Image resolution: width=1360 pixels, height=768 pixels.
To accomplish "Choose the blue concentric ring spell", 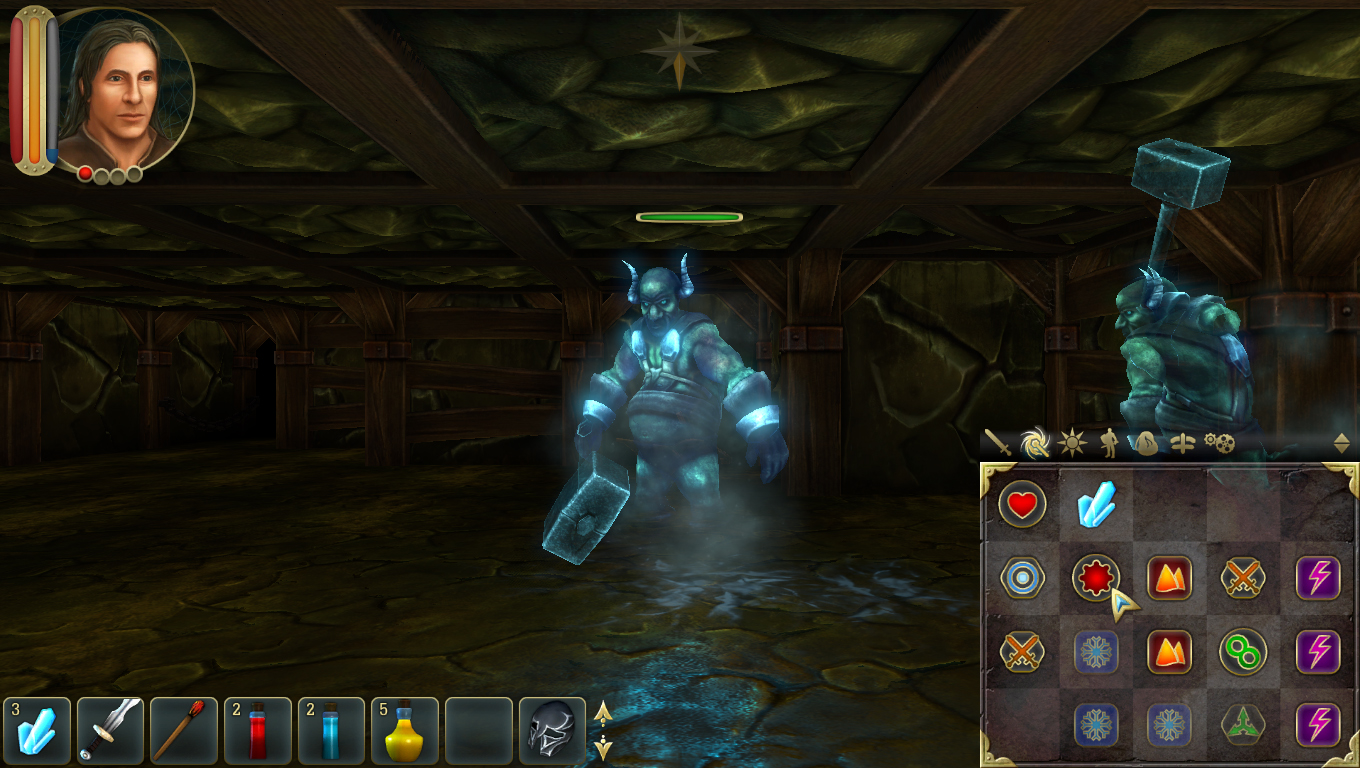I will [x=1022, y=578].
